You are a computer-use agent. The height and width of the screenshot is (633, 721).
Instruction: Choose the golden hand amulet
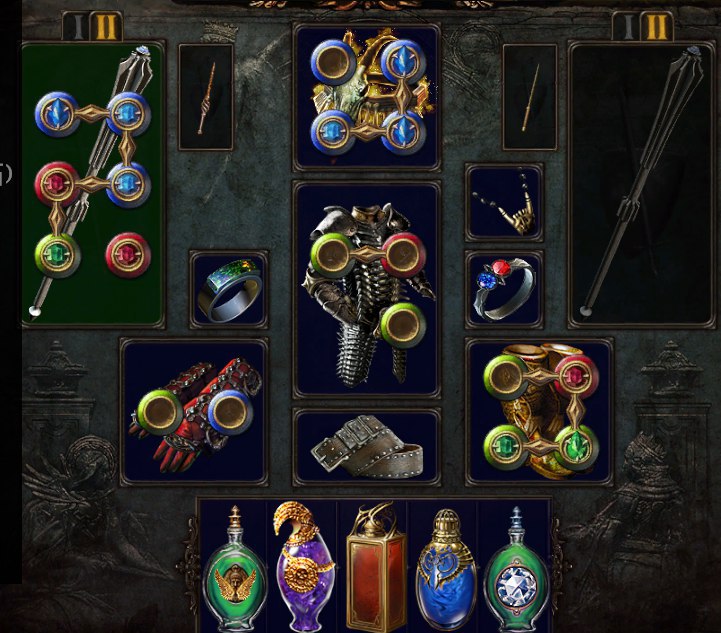point(504,203)
